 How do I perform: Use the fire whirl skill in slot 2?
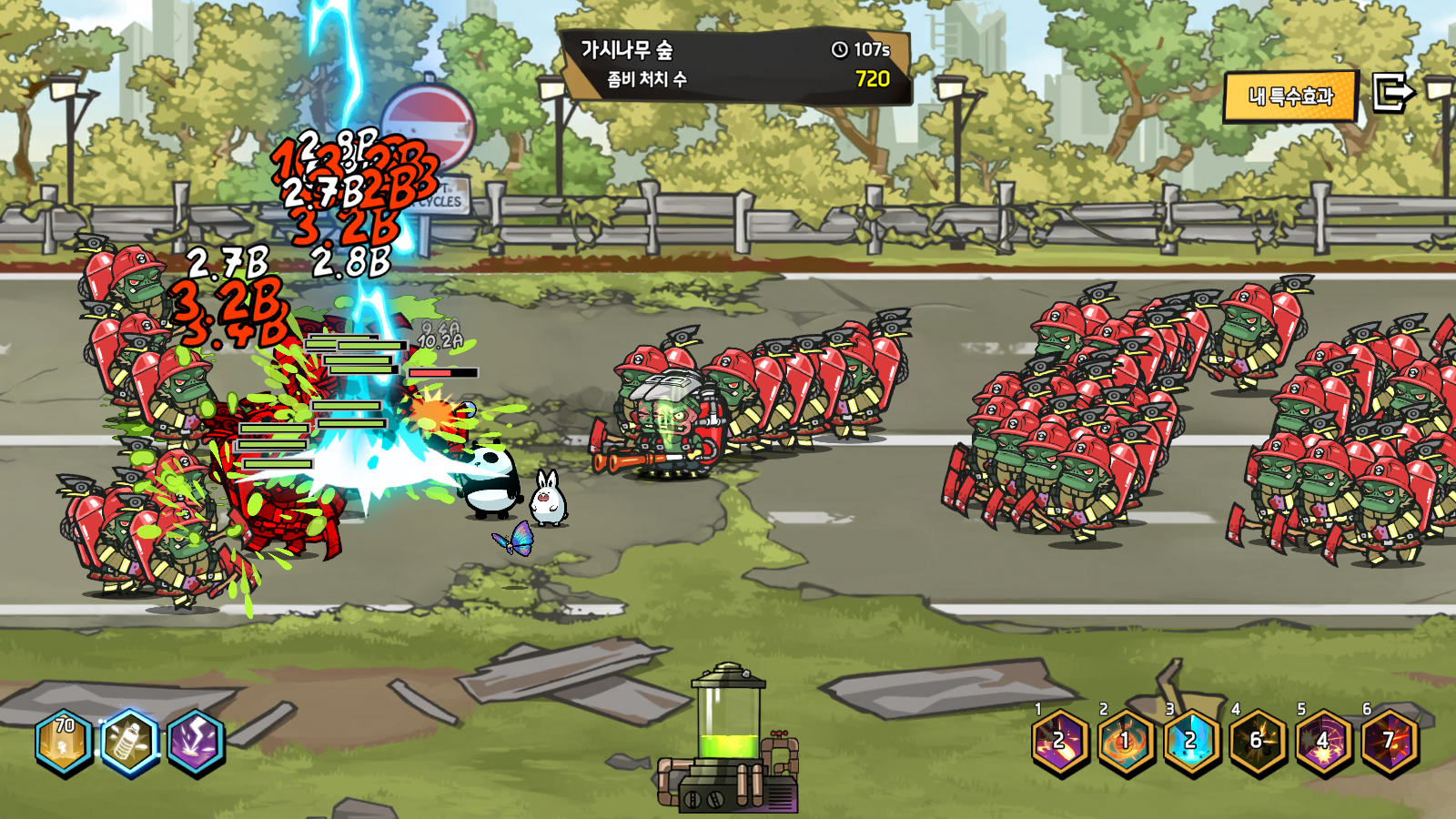click(x=1126, y=742)
